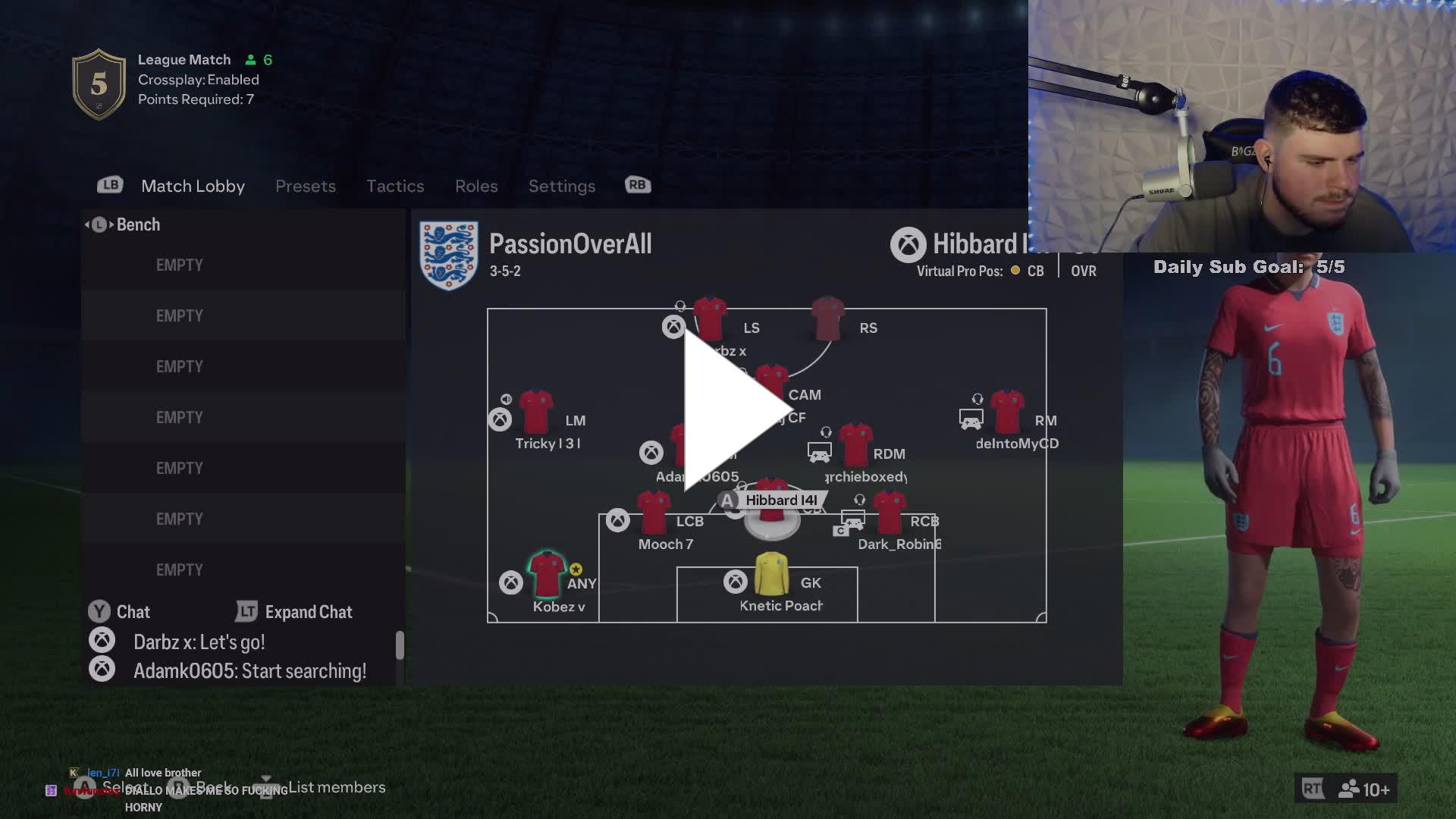This screenshot has width=1456, height=819.
Task: Choose the goalkeeper Knetic Poach yellow shirt
Action: pyautogui.click(x=771, y=574)
